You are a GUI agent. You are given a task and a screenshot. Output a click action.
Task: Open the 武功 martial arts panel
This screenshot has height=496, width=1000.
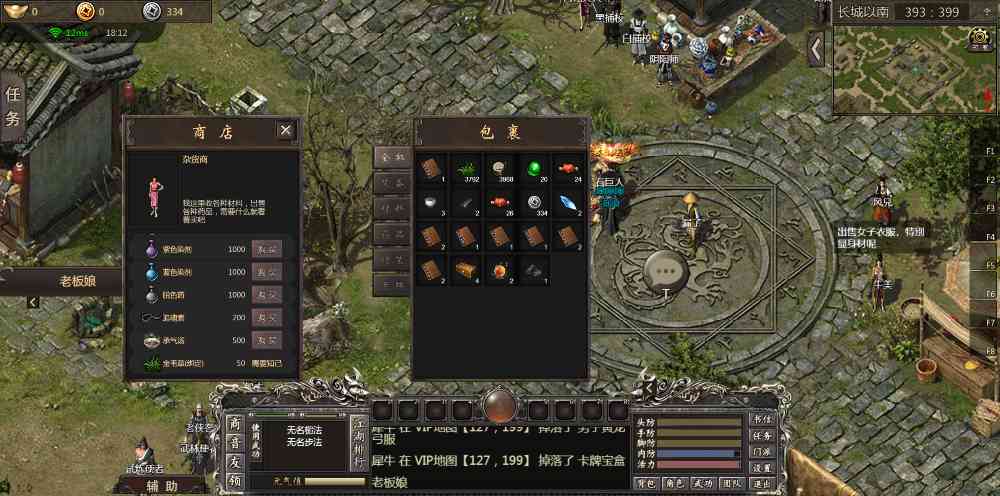coord(704,483)
